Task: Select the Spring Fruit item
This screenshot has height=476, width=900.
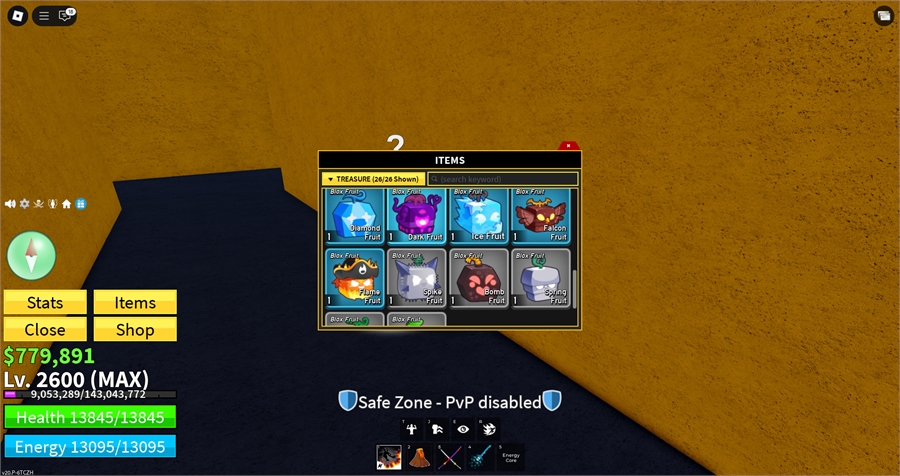Action: (x=540, y=277)
